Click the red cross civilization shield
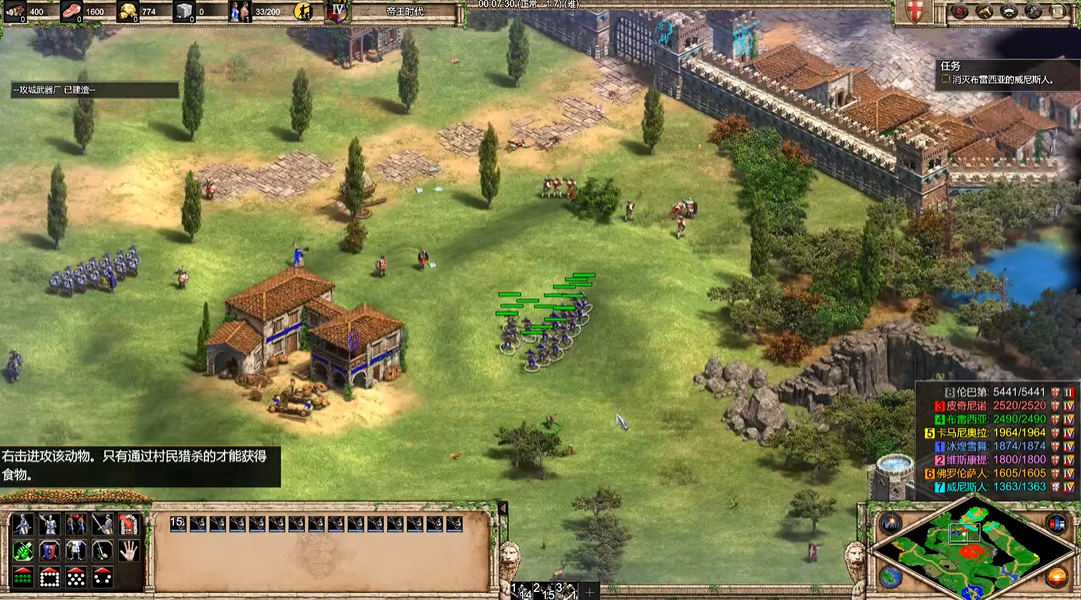 pyautogui.click(x=912, y=12)
